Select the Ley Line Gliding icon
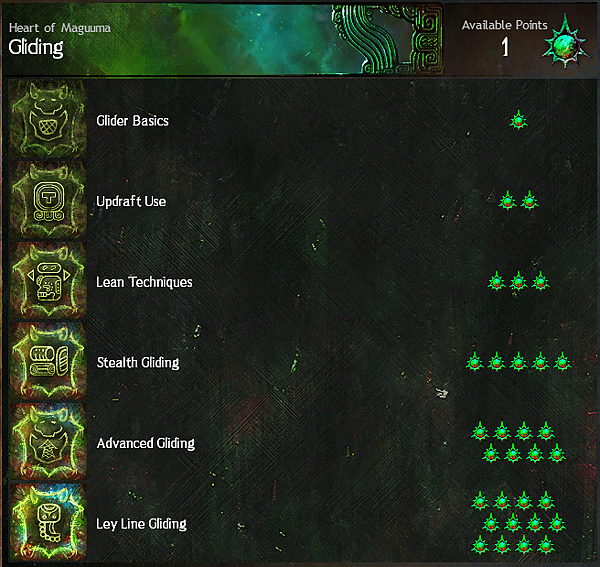 click(46, 523)
